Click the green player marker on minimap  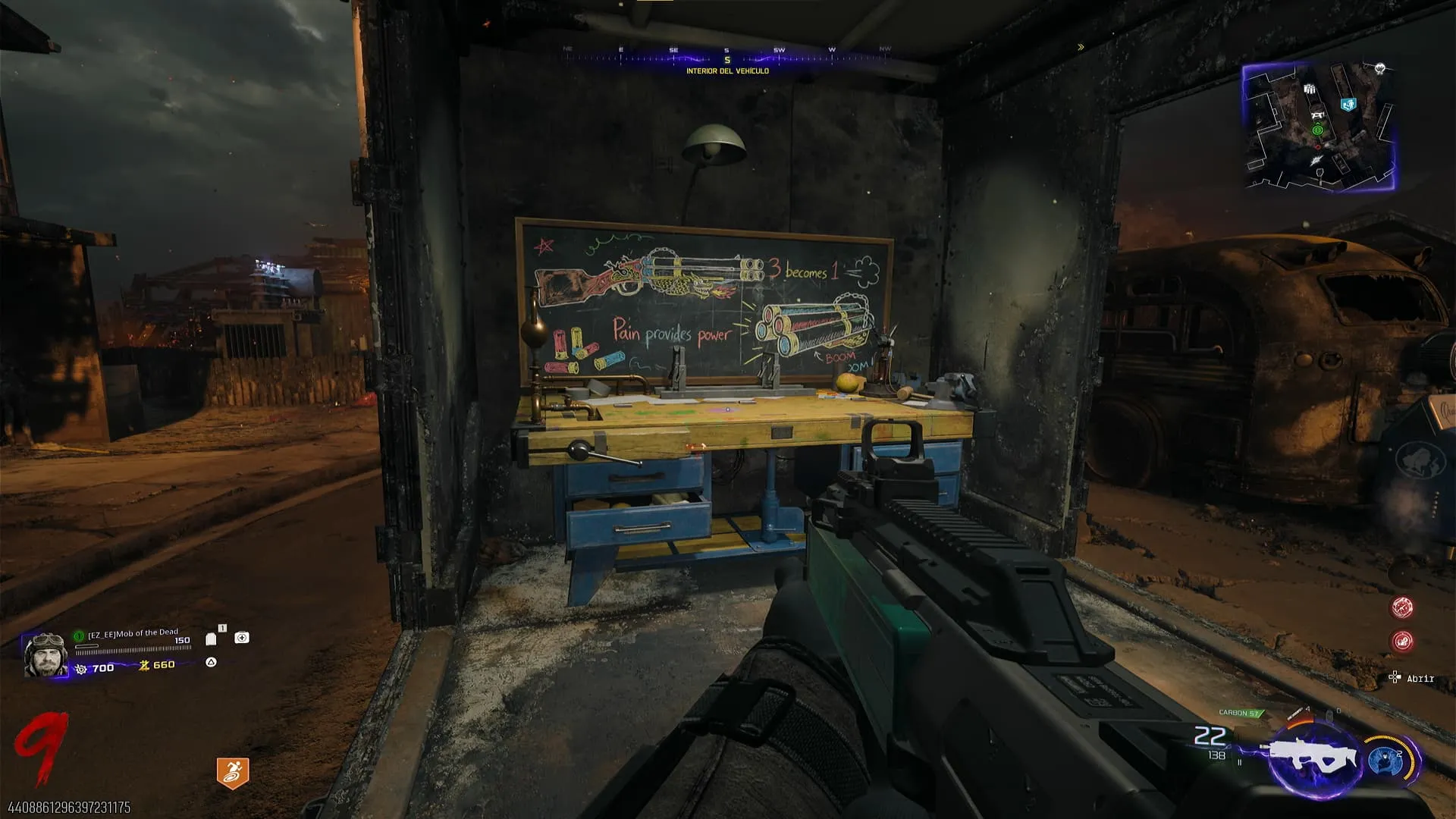(x=1318, y=130)
